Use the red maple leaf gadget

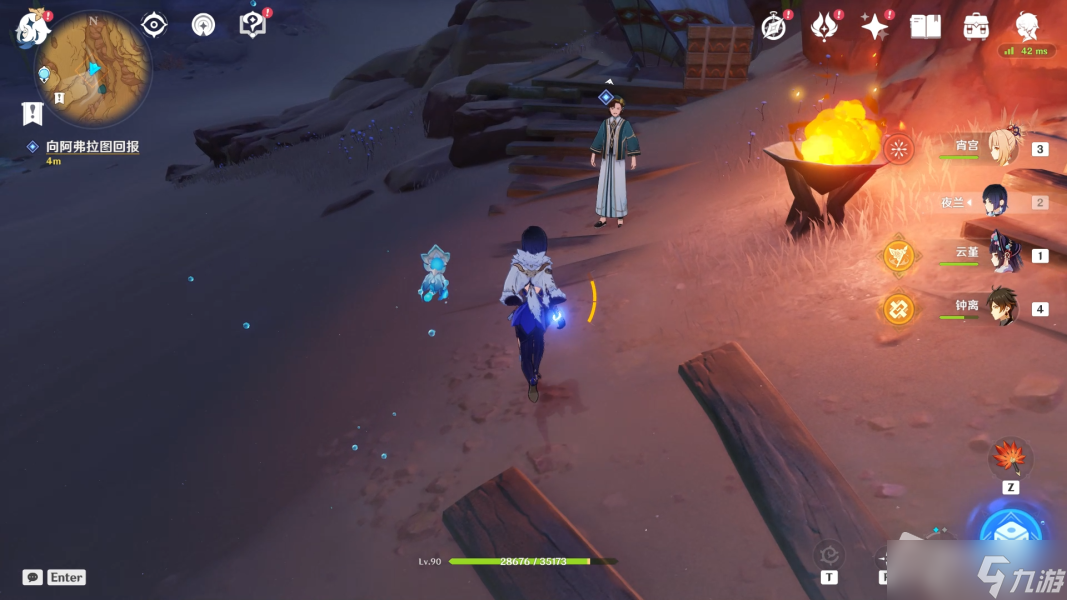tap(1010, 459)
